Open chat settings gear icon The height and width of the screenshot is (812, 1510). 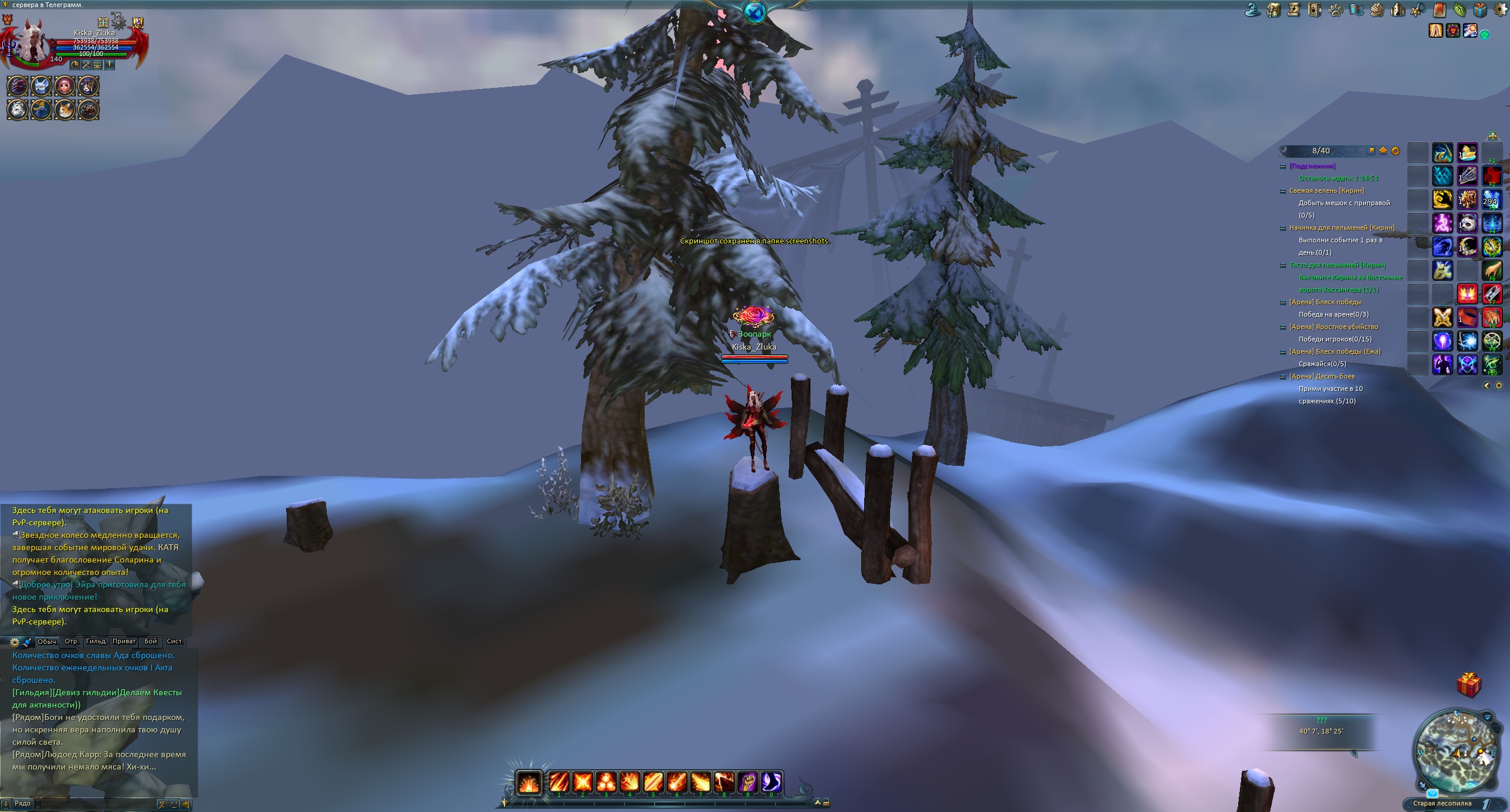coord(15,642)
